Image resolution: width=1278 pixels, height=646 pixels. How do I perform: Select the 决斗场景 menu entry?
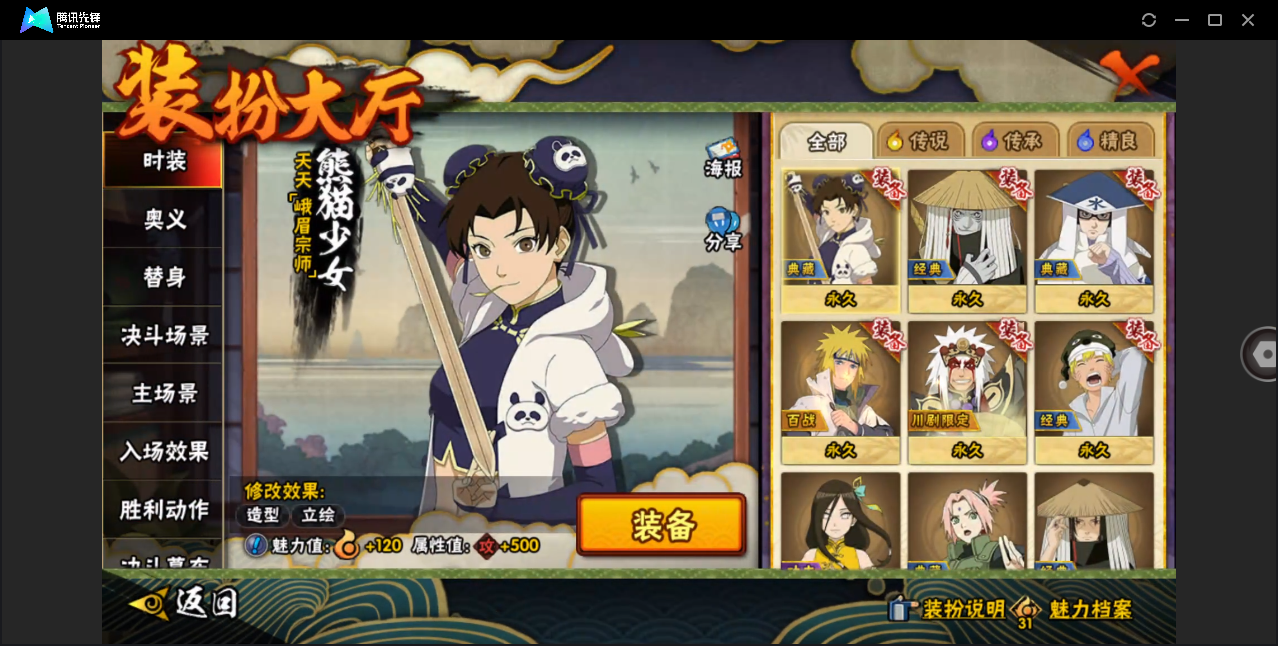click(x=163, y=335)
